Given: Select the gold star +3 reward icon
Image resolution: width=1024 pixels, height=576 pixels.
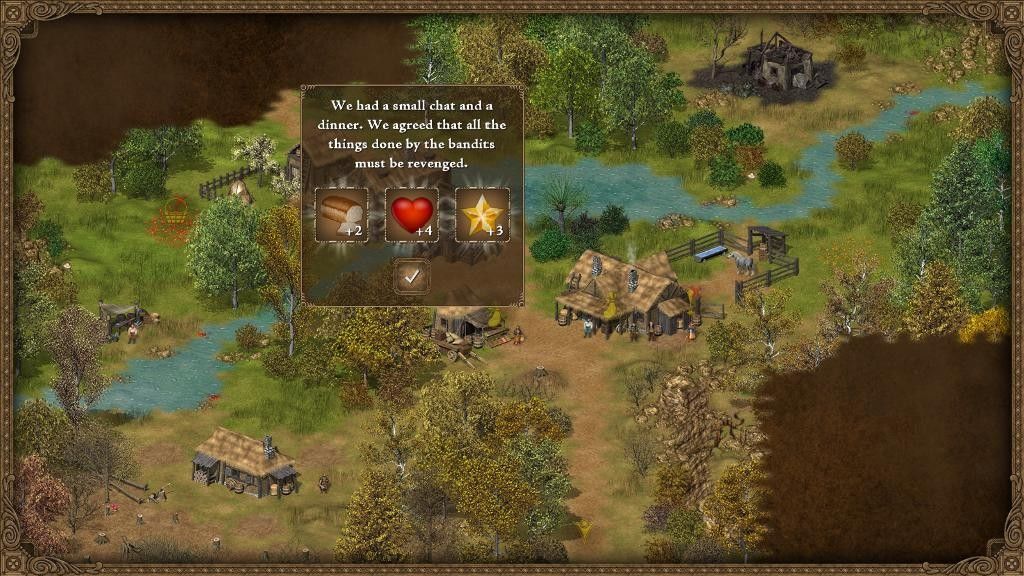Looking at the screenshot, I should coord(482,214).
